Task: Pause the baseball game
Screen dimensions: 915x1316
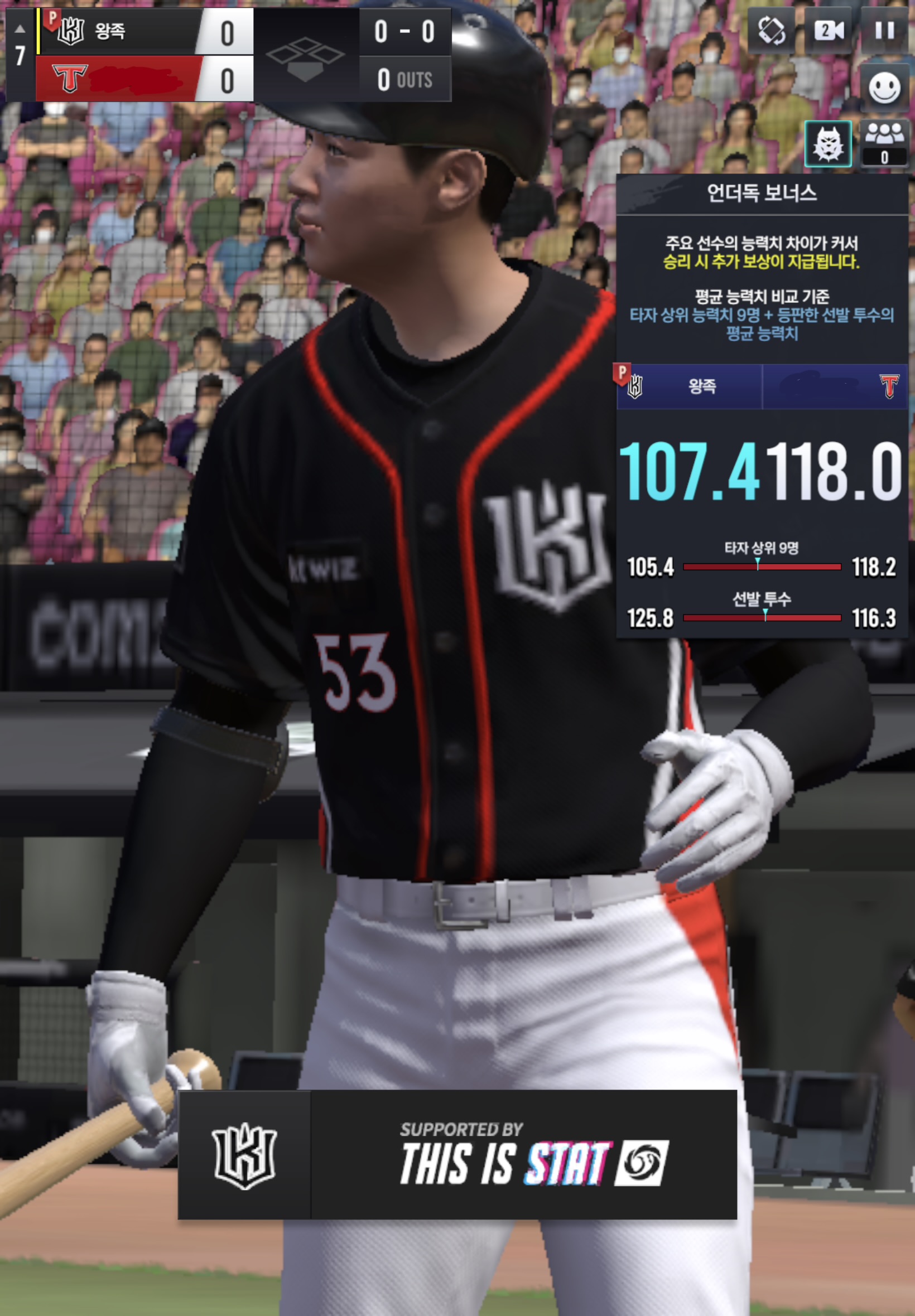Action: [885, 30]
